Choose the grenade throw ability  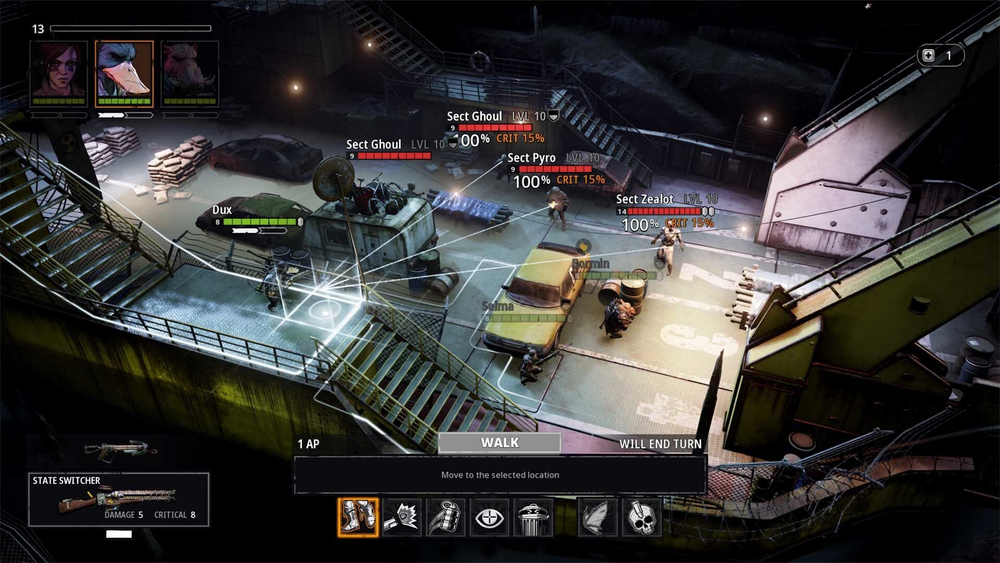pos(446,517)
